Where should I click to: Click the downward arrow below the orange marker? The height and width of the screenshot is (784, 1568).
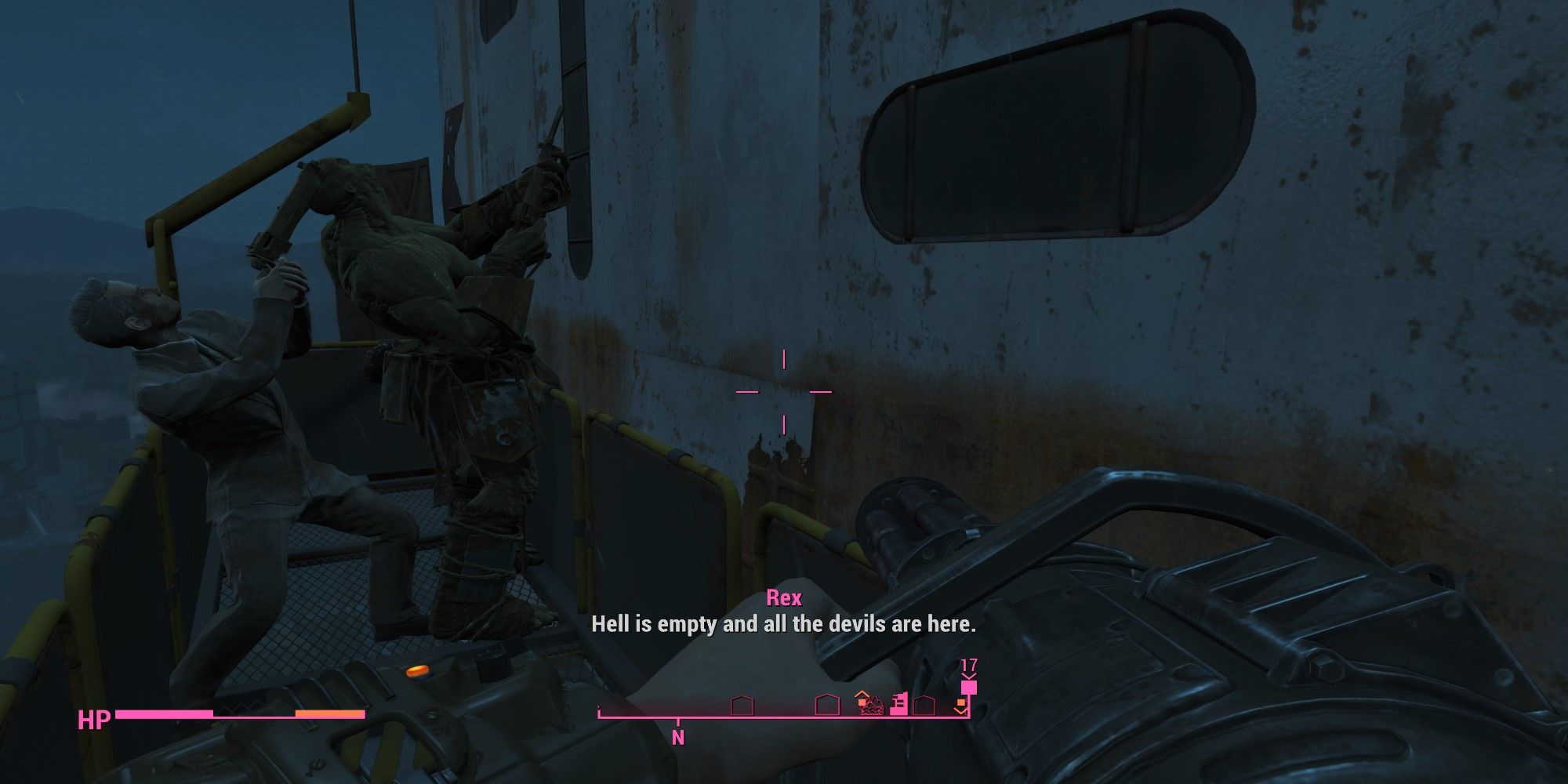tap(962, 712)
